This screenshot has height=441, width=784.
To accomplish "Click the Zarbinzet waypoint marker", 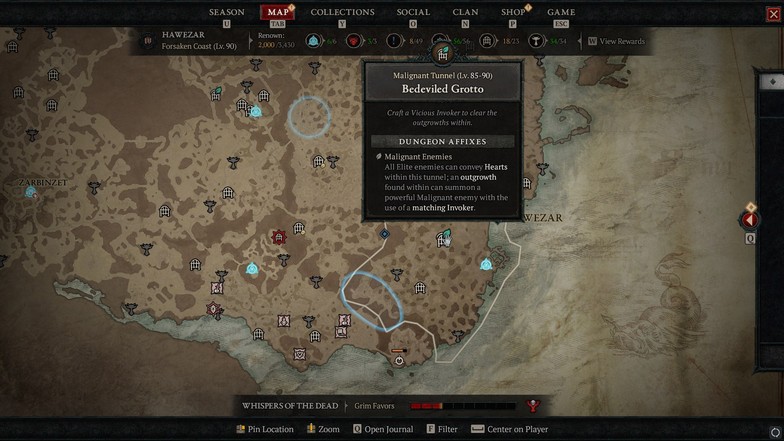I will click(31, 190).
